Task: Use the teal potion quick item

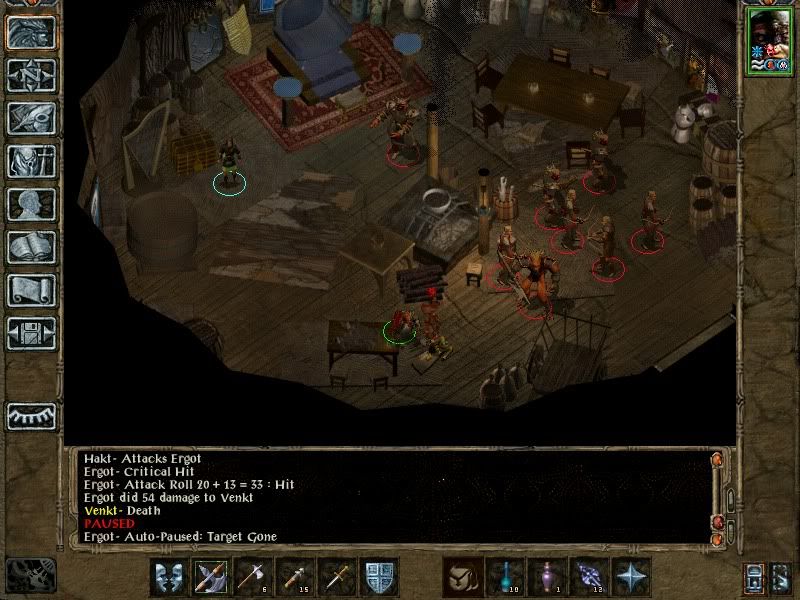Action: coord(505,576)
